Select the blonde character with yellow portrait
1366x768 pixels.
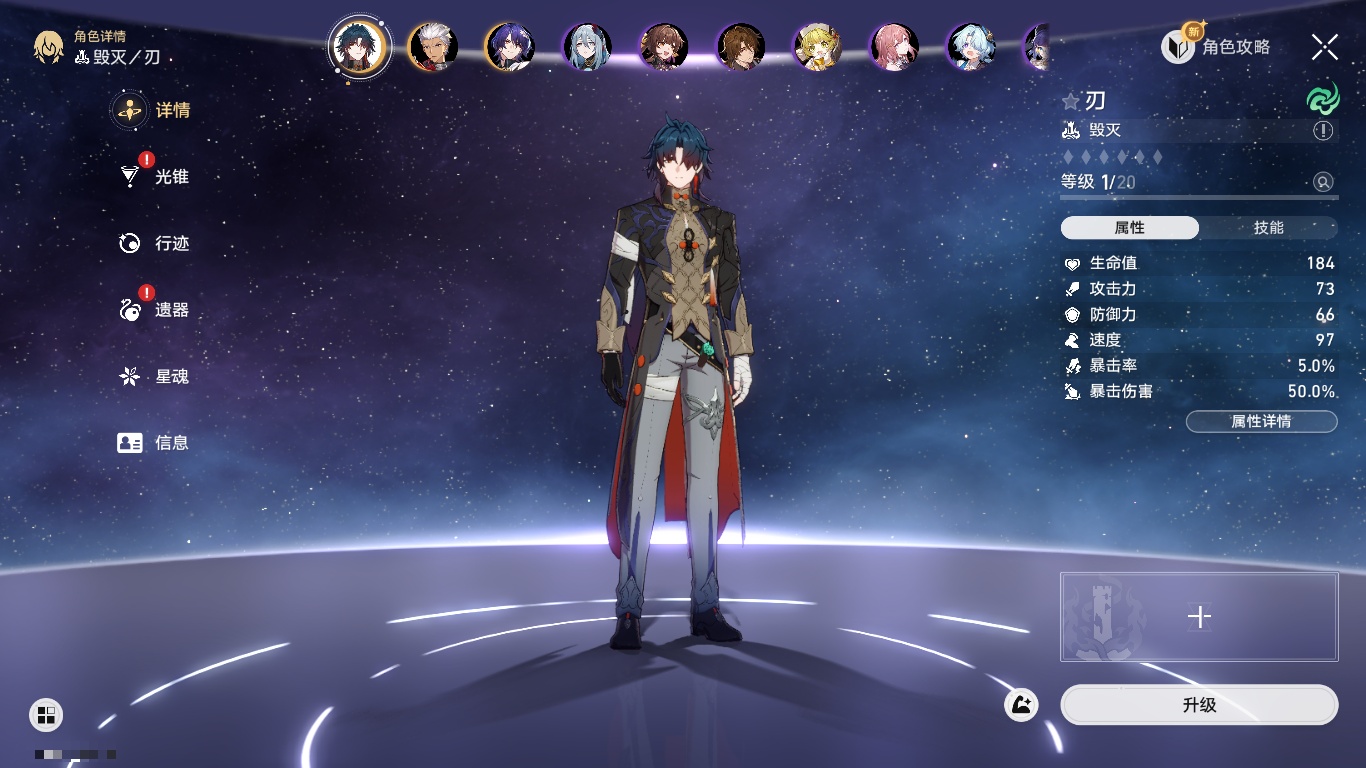point(817,46)
